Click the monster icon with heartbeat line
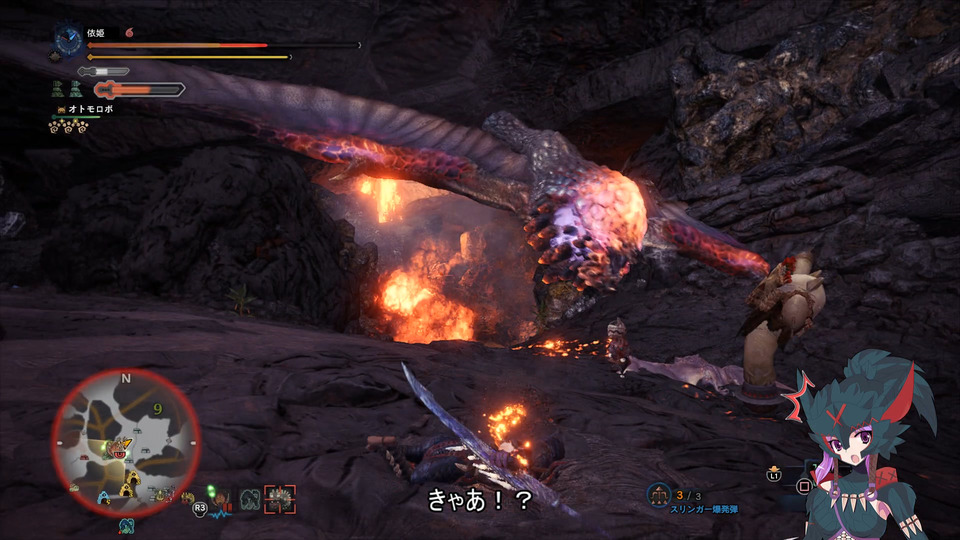 [220, 499]
